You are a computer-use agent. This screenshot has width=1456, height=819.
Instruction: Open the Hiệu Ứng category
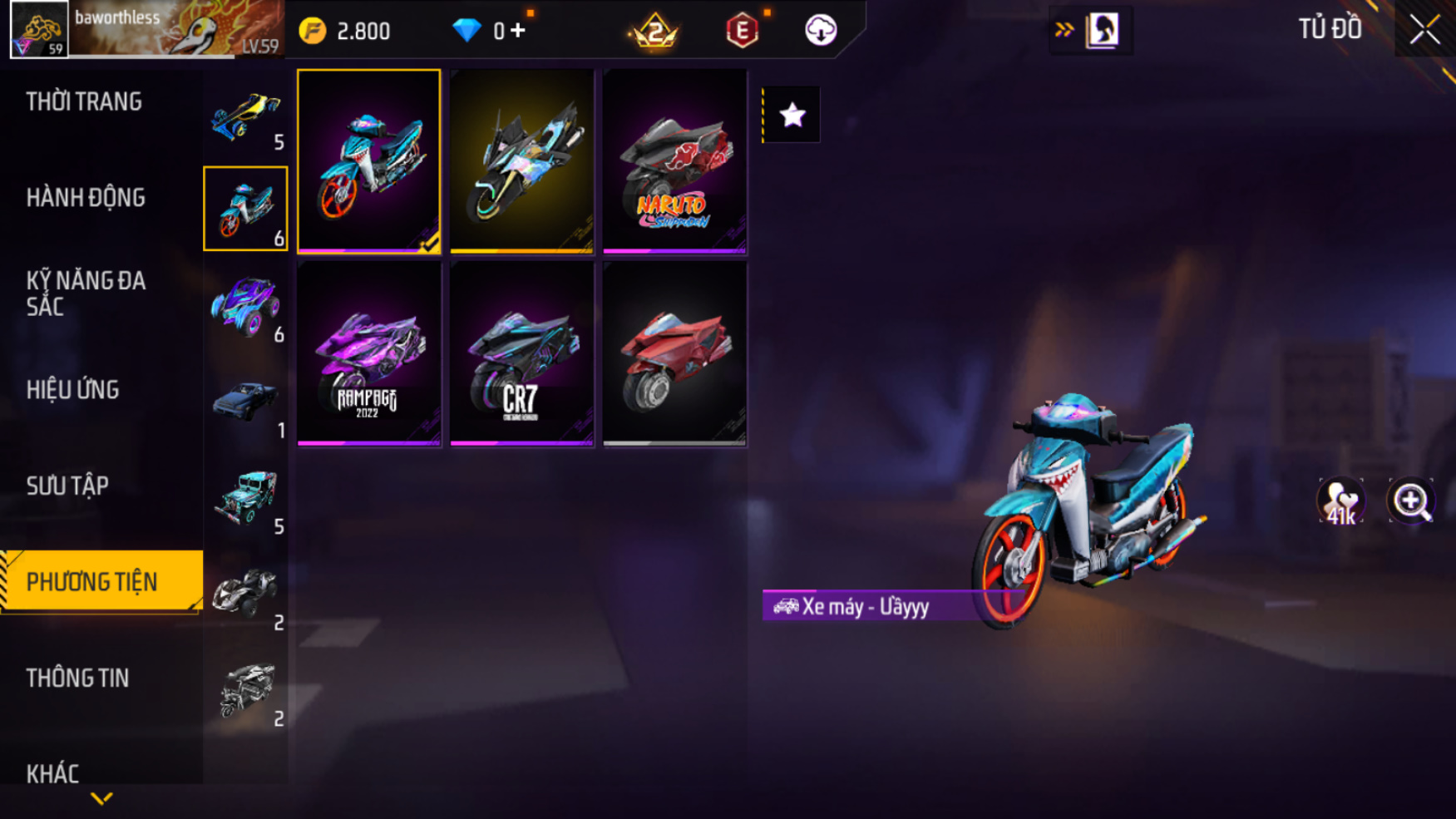click(73, 390)
